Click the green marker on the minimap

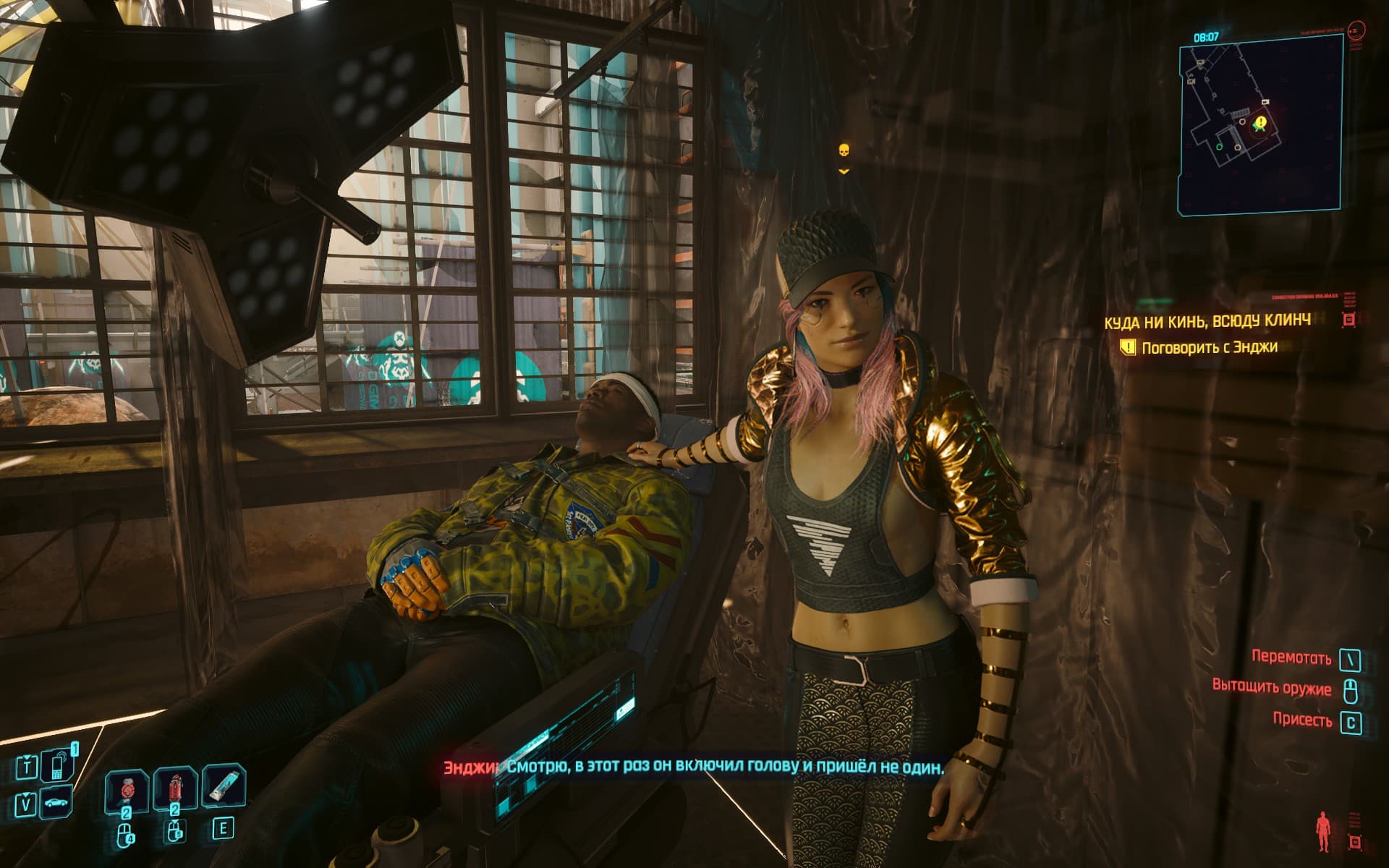[x=1220, y=148]
